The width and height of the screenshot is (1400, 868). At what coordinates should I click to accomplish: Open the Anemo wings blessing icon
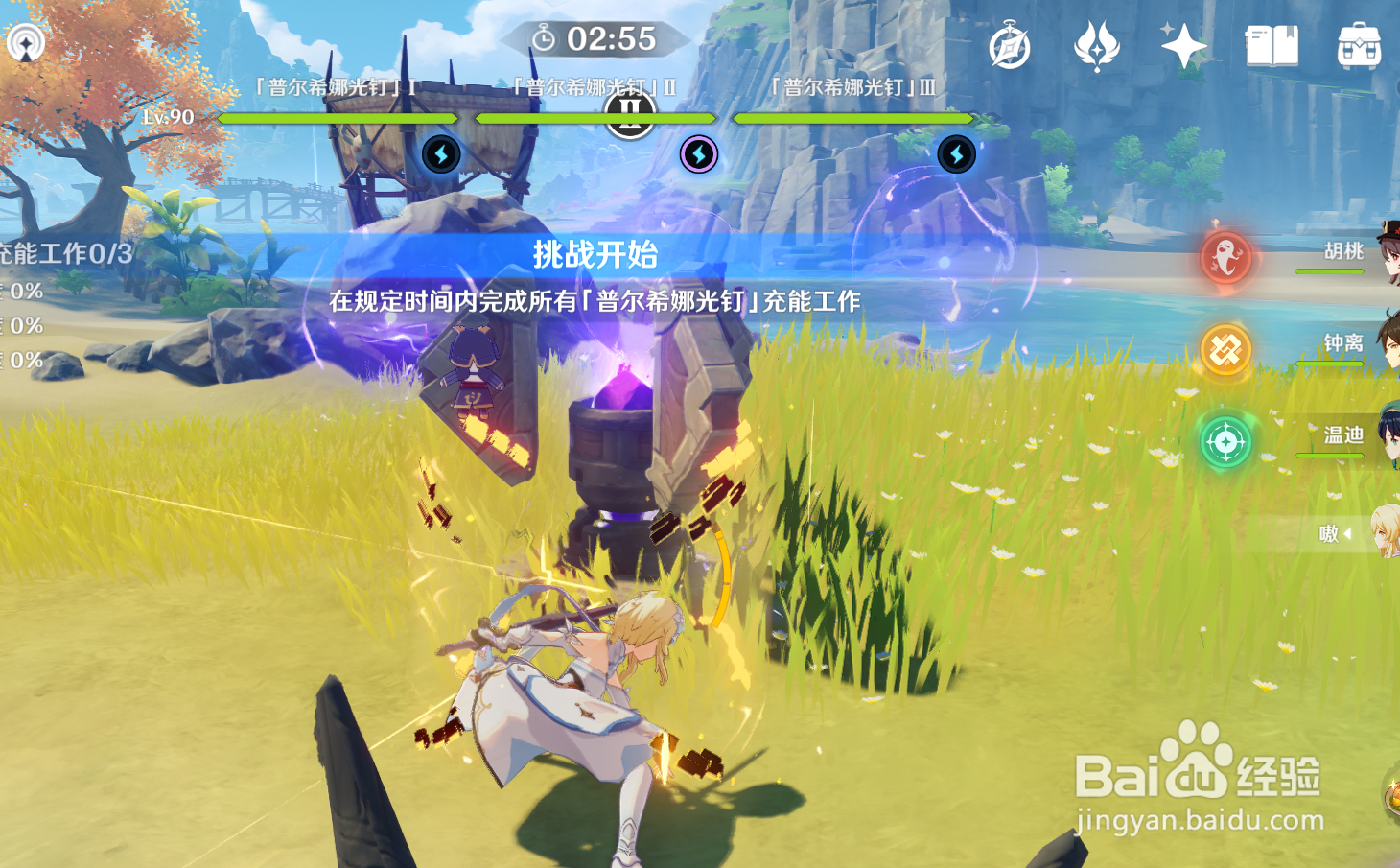(1096, 45)
